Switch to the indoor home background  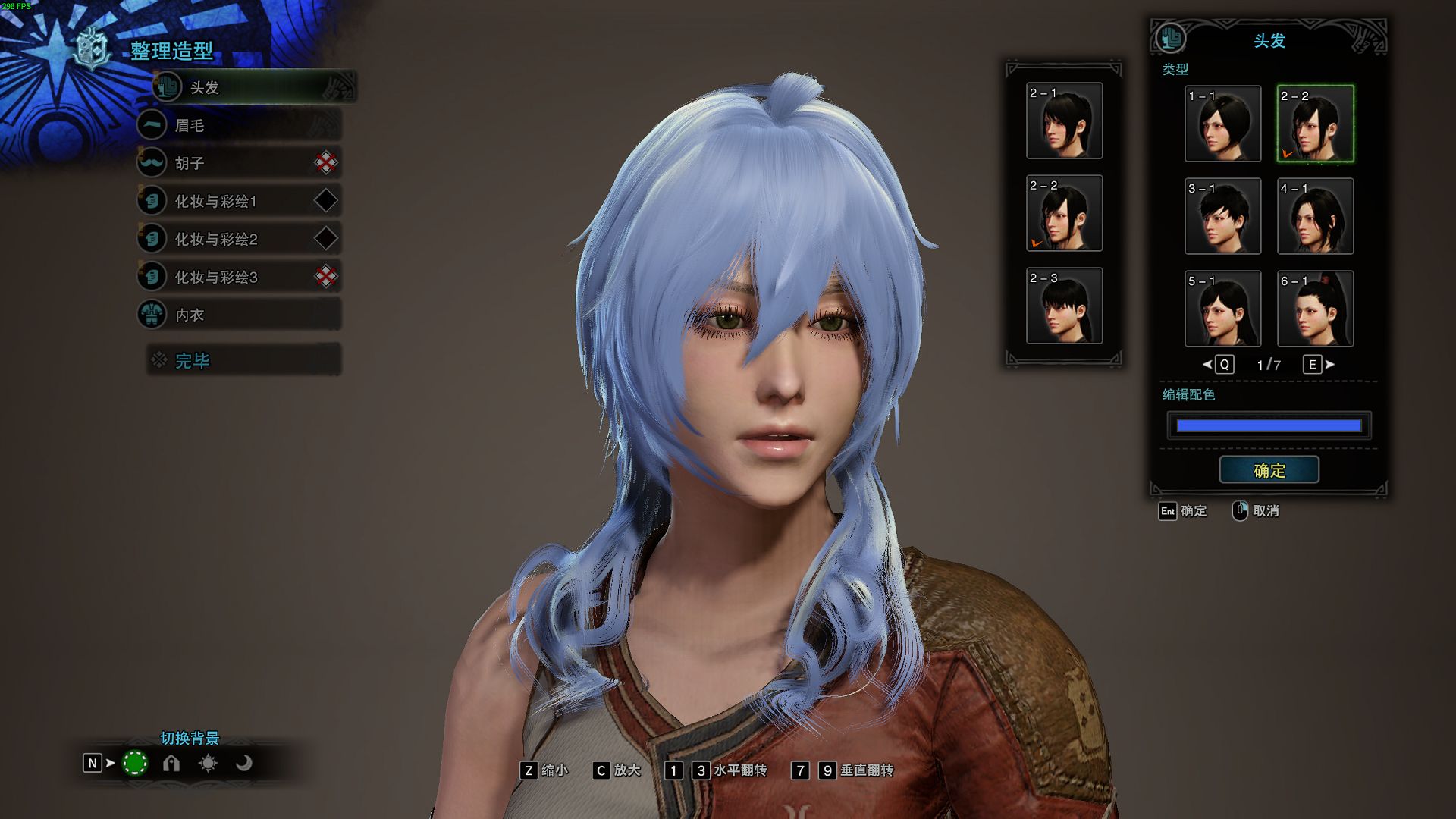(170, 763)
